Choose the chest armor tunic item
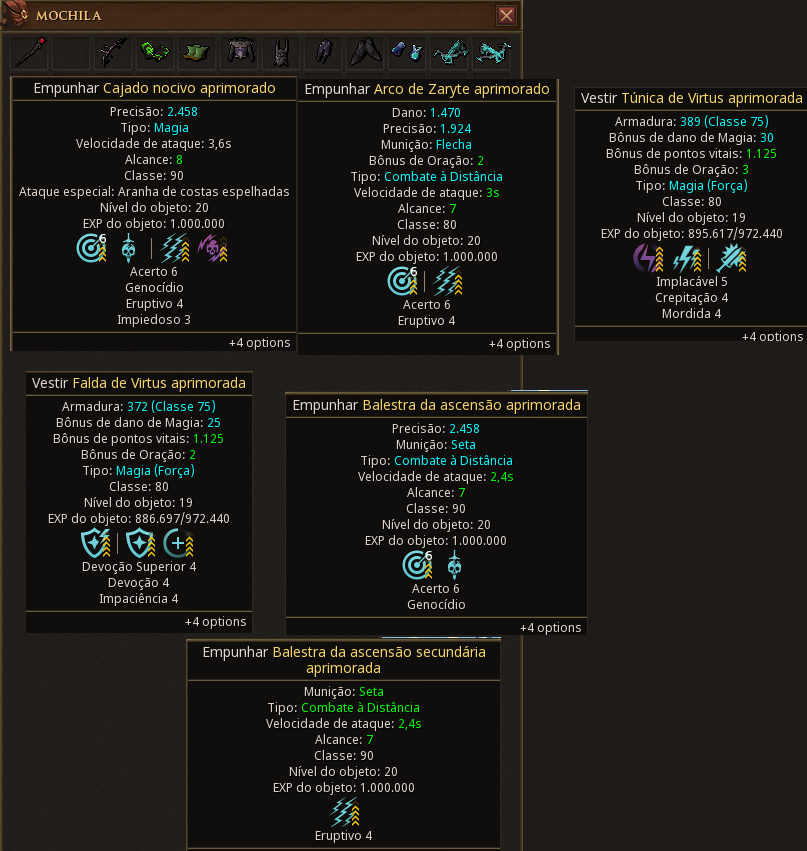 click(239, 52)
